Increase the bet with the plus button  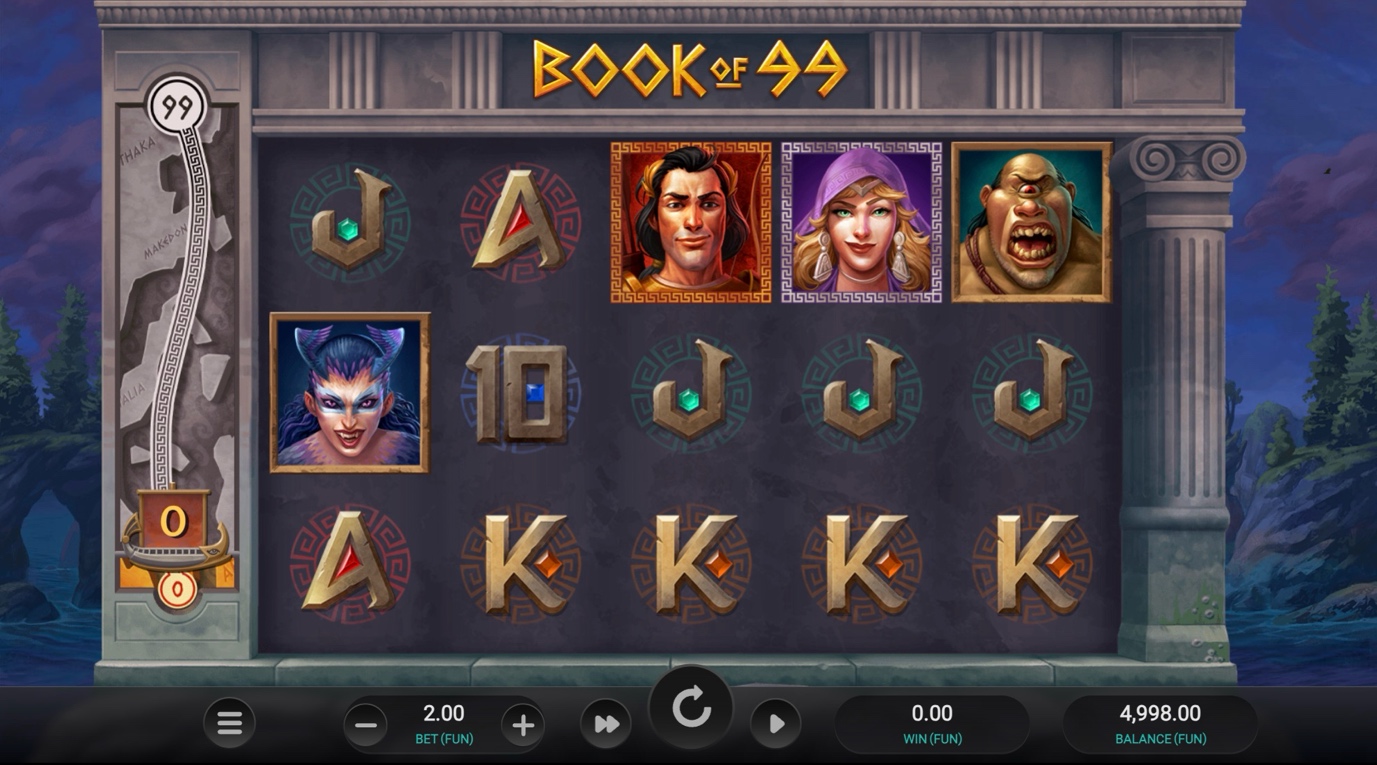(x=522, y=725)
